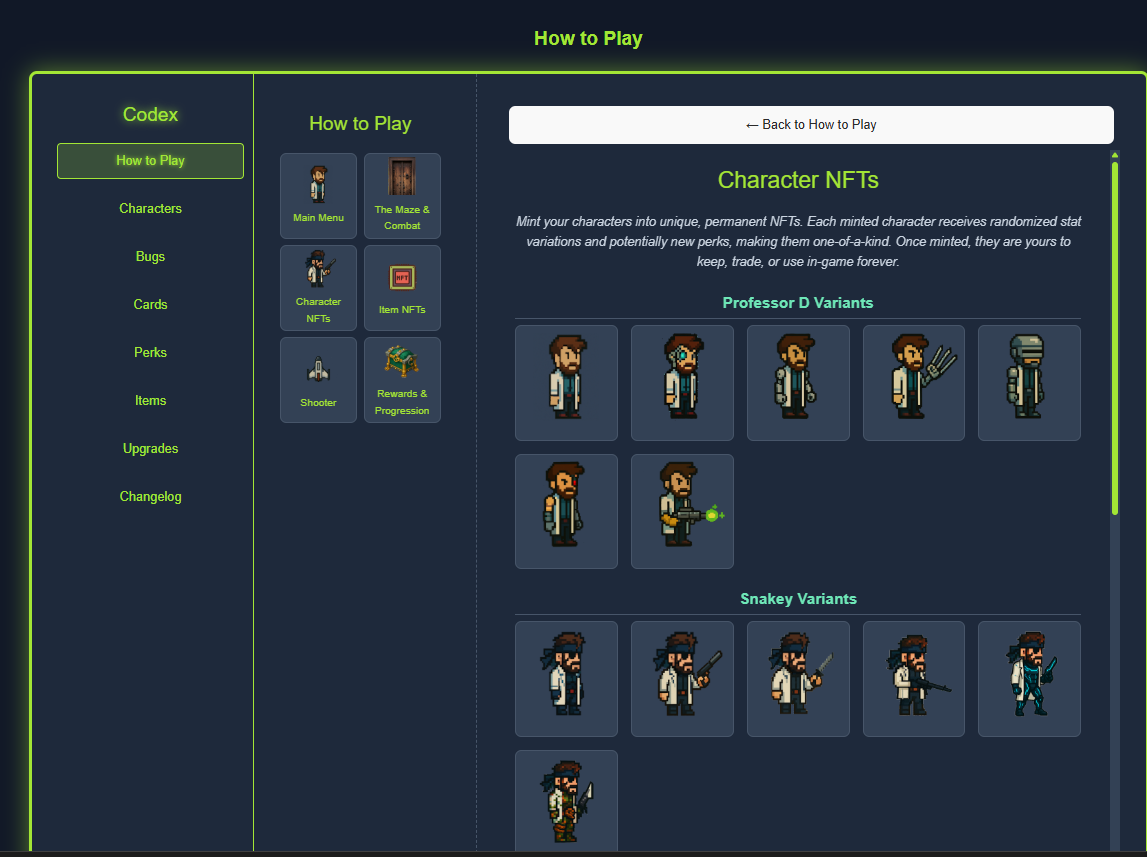Open the Characters codex section
Screen dimensions: 1147x857
(x=150, y=209)
